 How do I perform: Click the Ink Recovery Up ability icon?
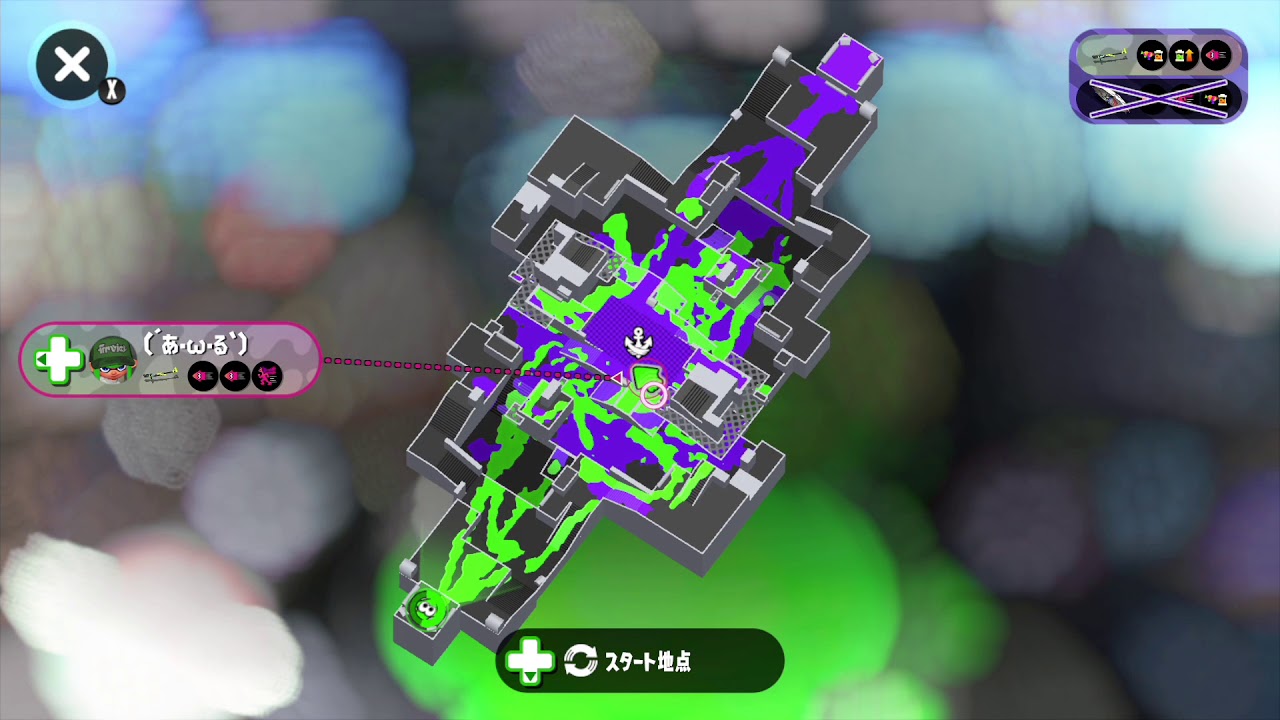[x=1183, y=56]
